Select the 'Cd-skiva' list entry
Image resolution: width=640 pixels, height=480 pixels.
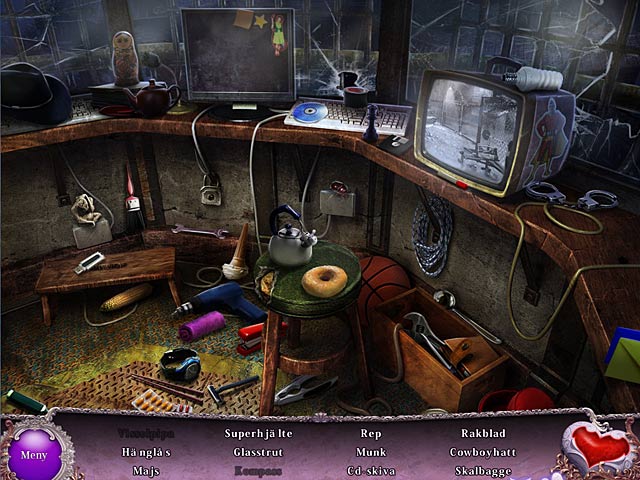[371, 470]
